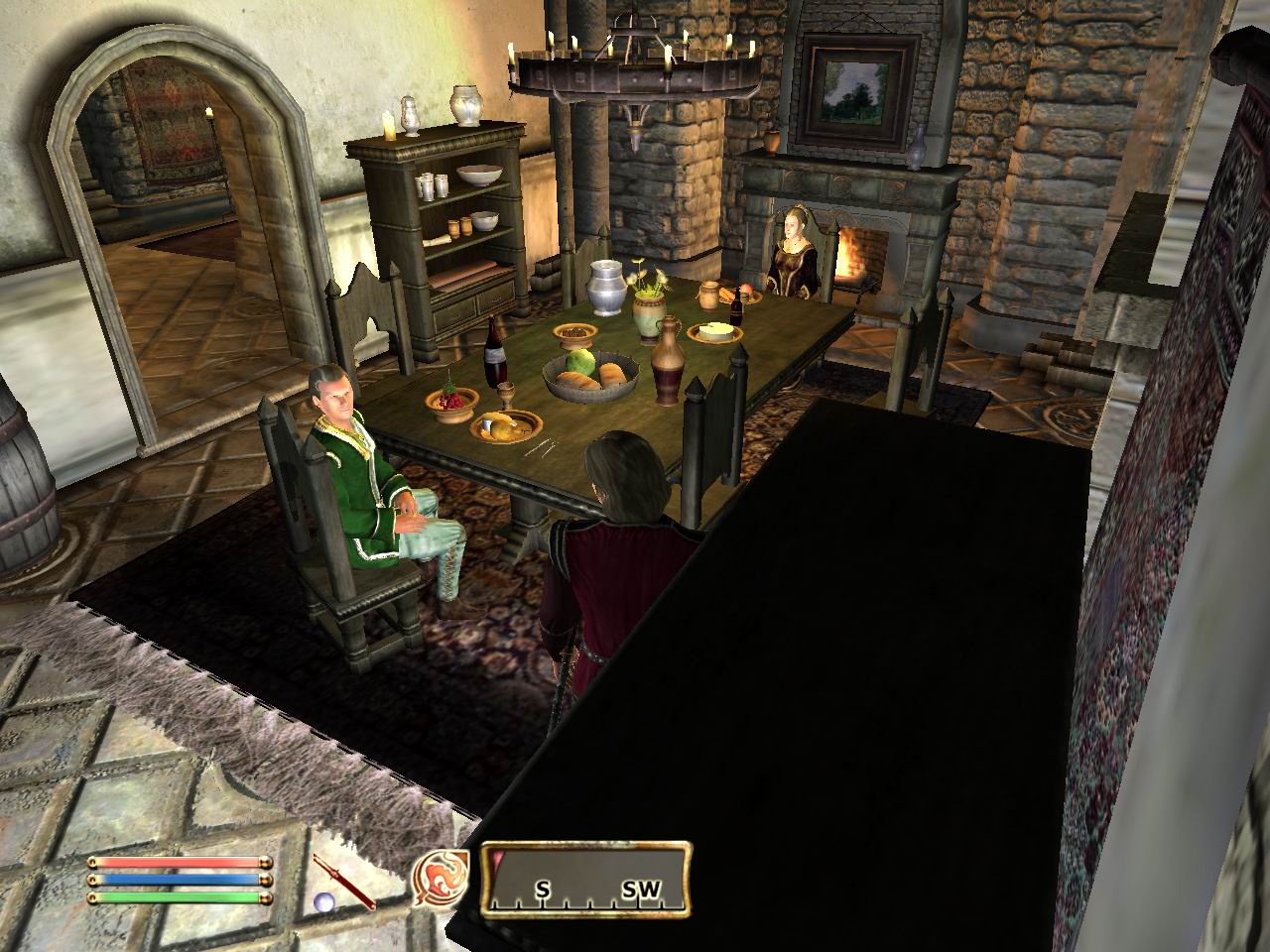Click the red health bar
The height and width of the screenshot is (952, 1270).
click(179, 864)
